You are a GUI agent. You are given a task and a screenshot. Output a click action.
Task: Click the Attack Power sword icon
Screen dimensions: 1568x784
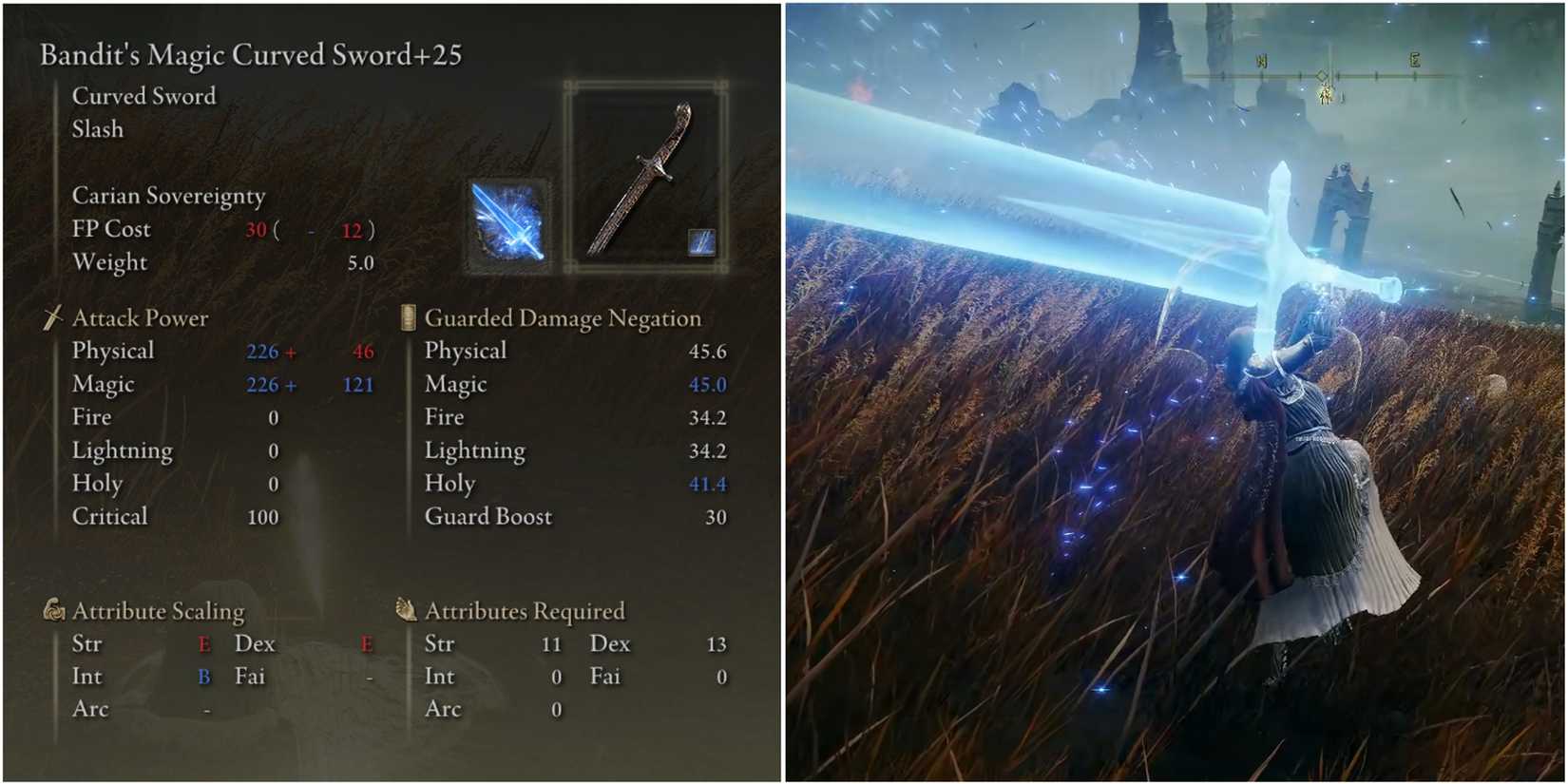(x=52, y=317)
